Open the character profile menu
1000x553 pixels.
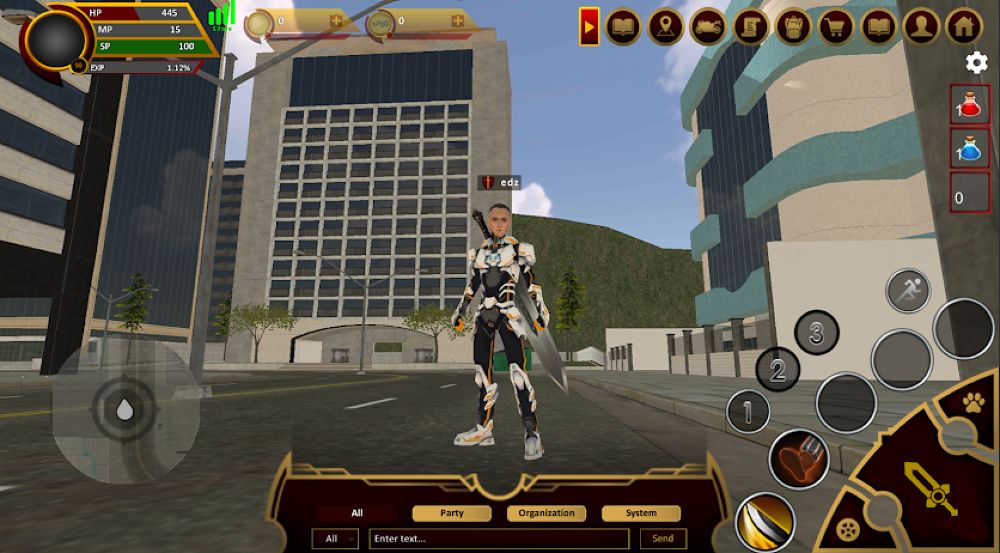click(x=921, y=26)
